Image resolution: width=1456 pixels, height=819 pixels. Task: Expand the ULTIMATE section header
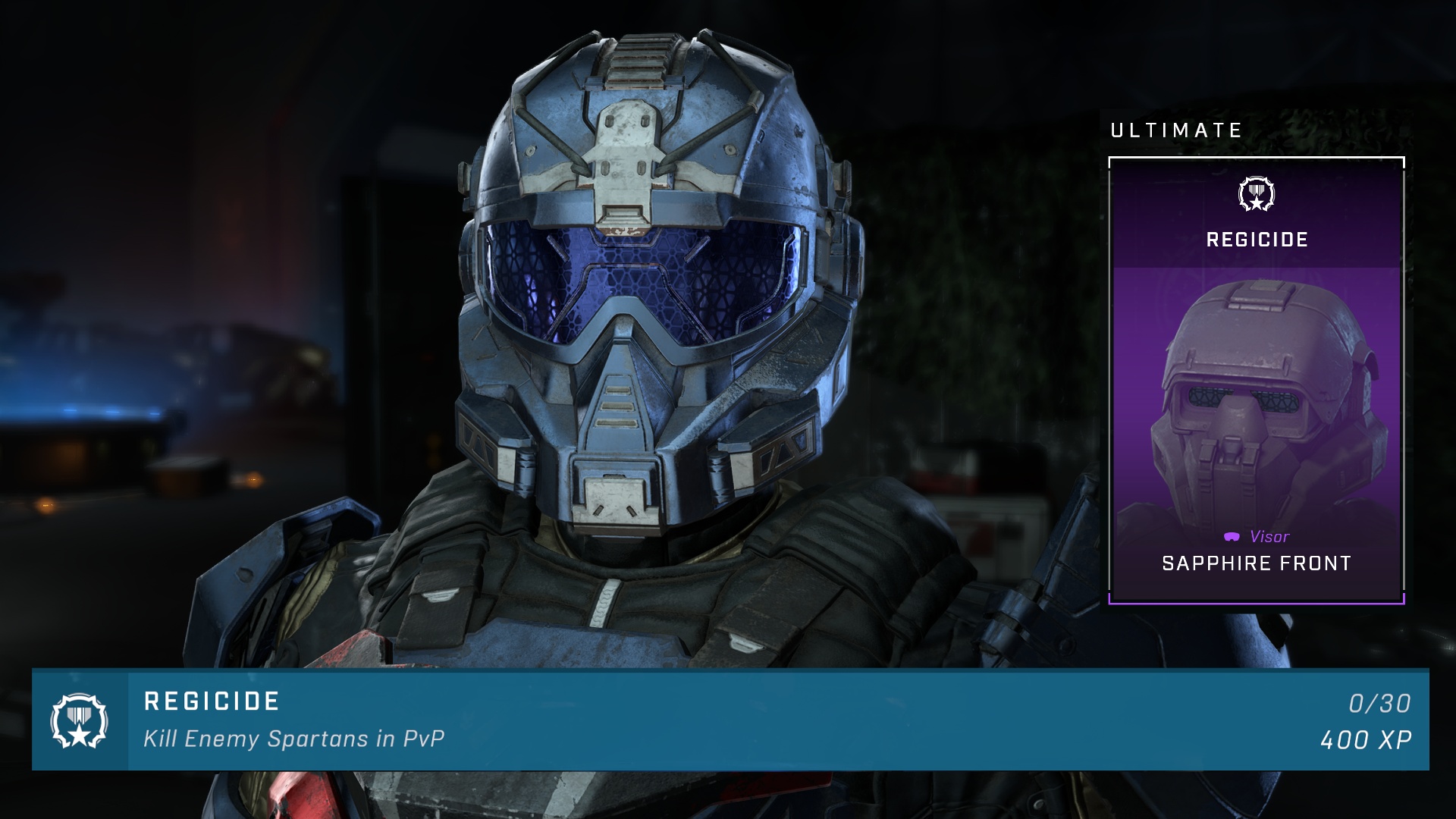tap(1174, 129)
